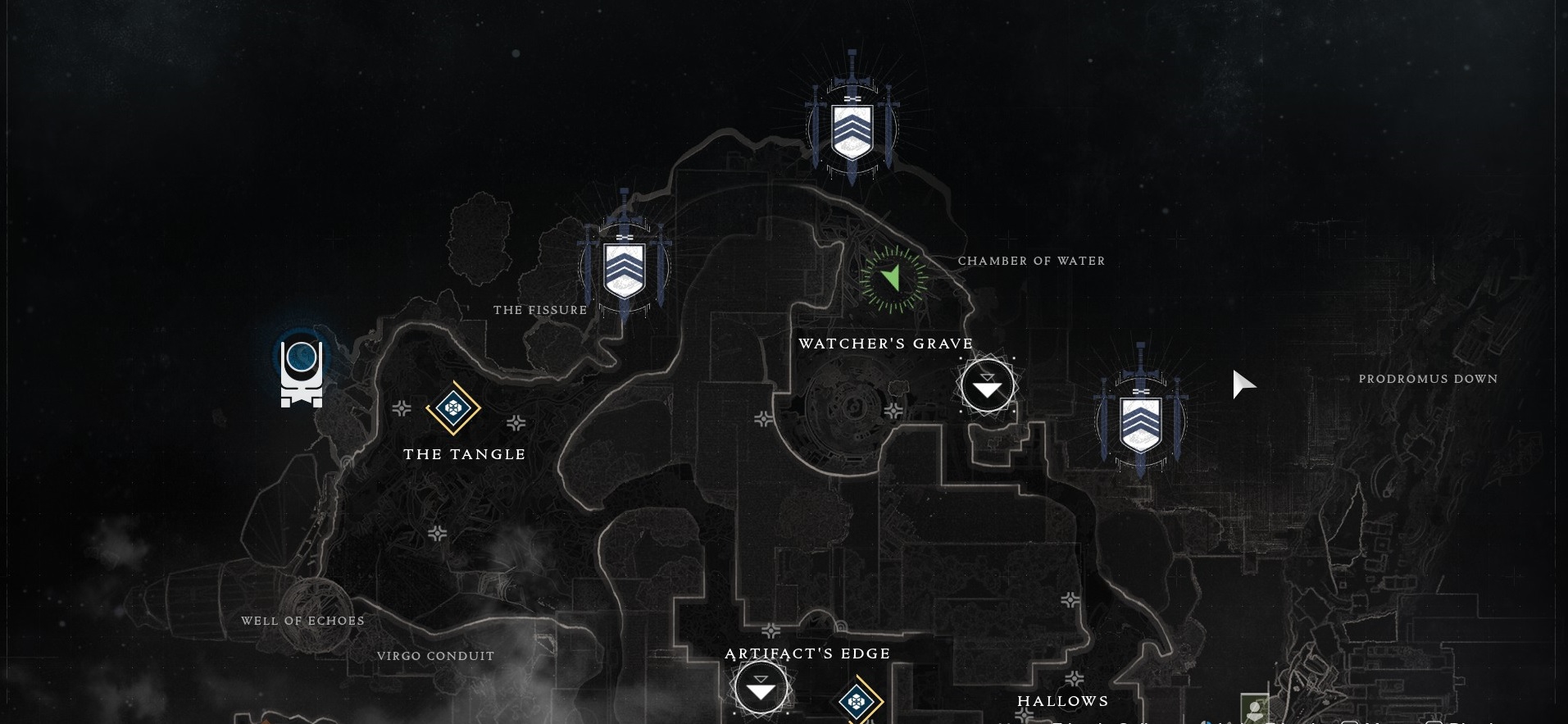This screenshot has height=724, width=1568.
Task: Click the VIRGO CONDUIT label
Action: [x=435, y=656]
